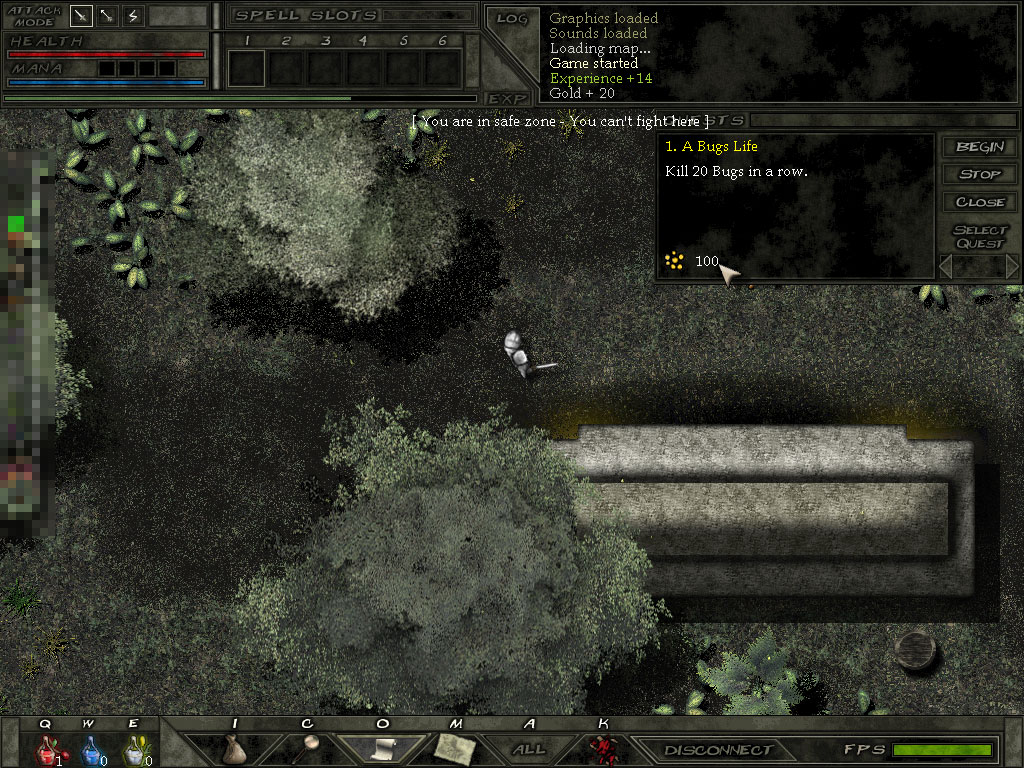Screen dimensions: 1024x768
Task: Click the Stop quest button
Action: click(x=980, y=174)
